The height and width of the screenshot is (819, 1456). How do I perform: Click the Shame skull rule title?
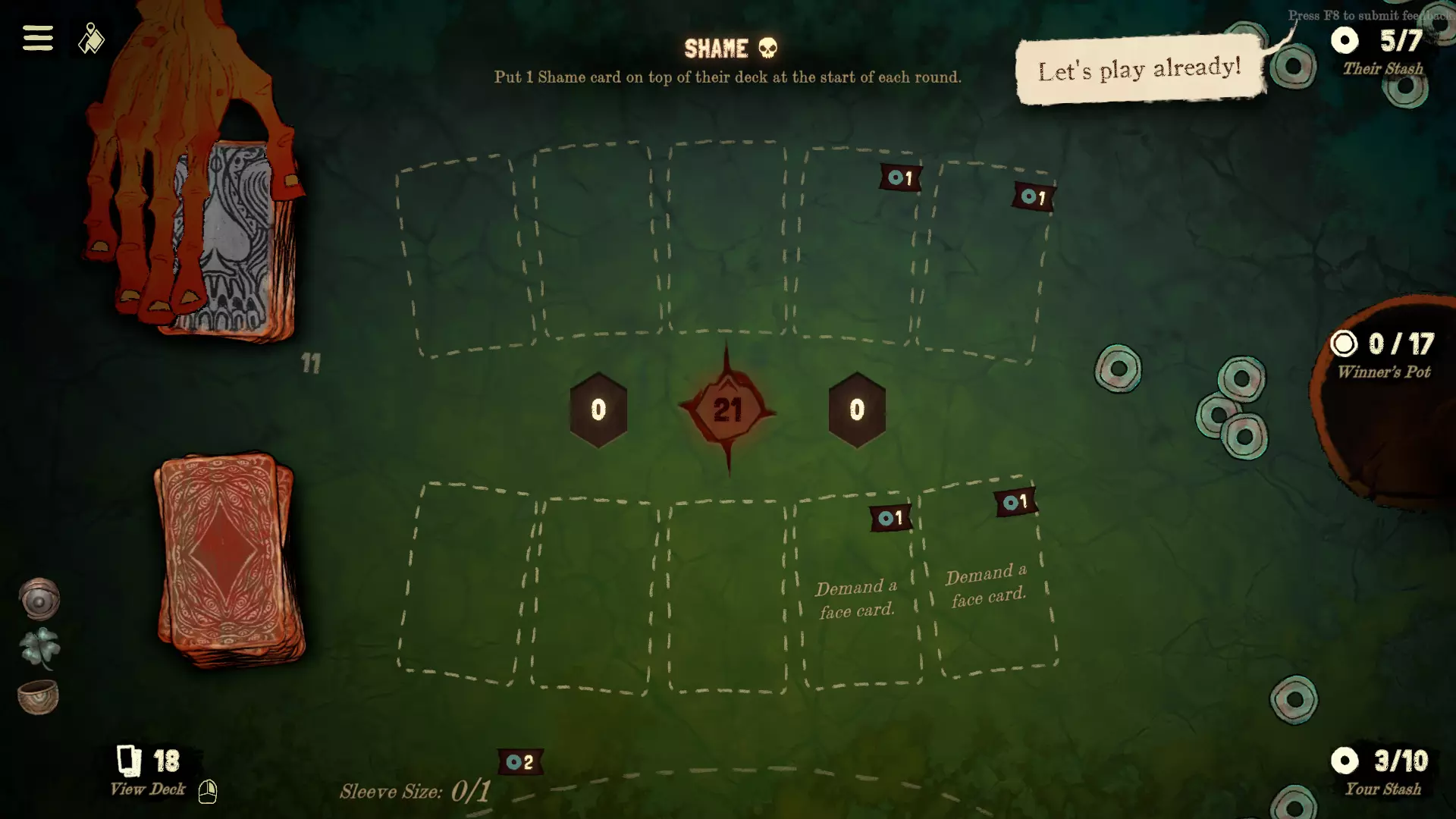click(x=730, y=49)
